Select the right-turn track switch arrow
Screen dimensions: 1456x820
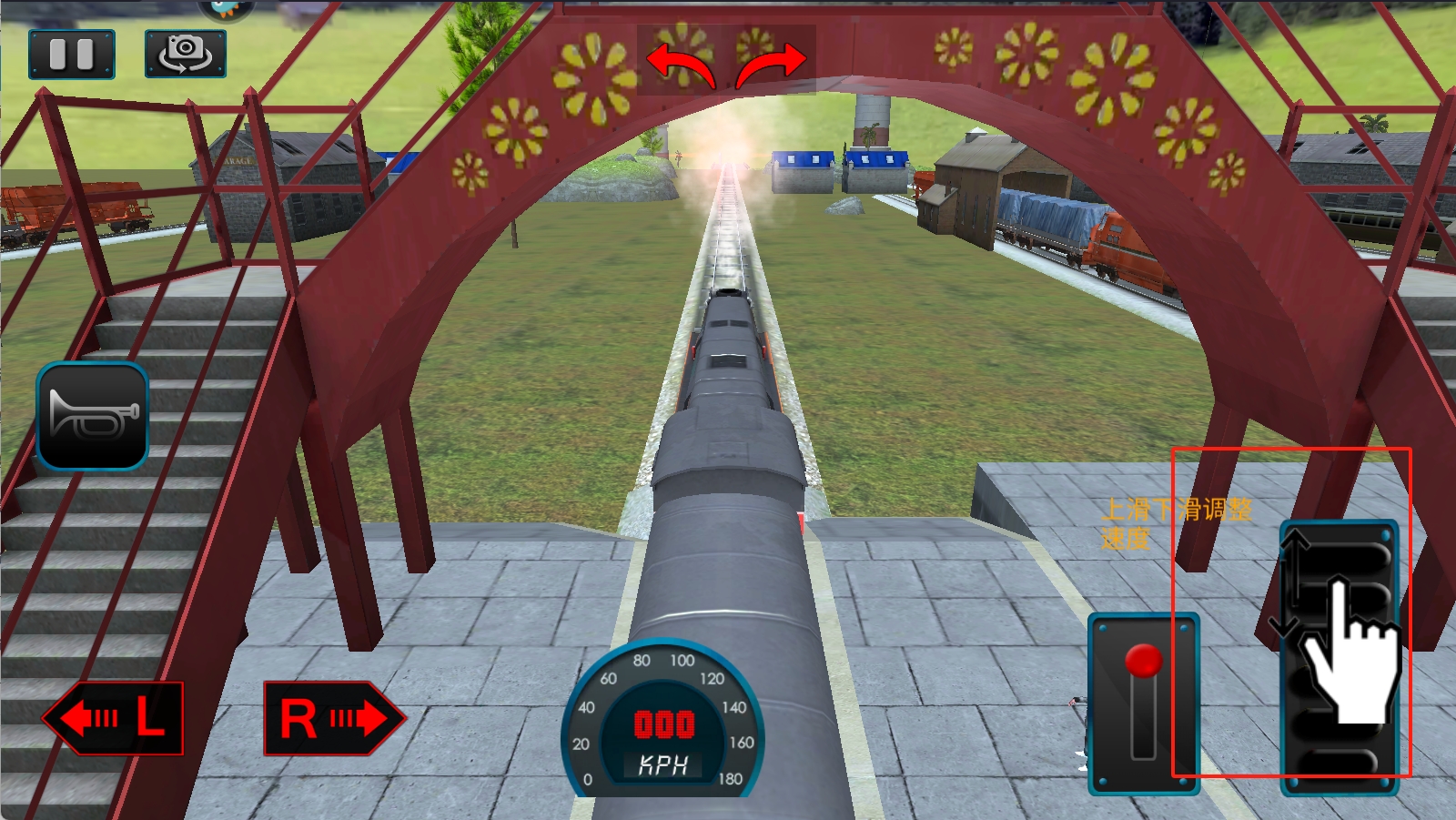(772, 66)
